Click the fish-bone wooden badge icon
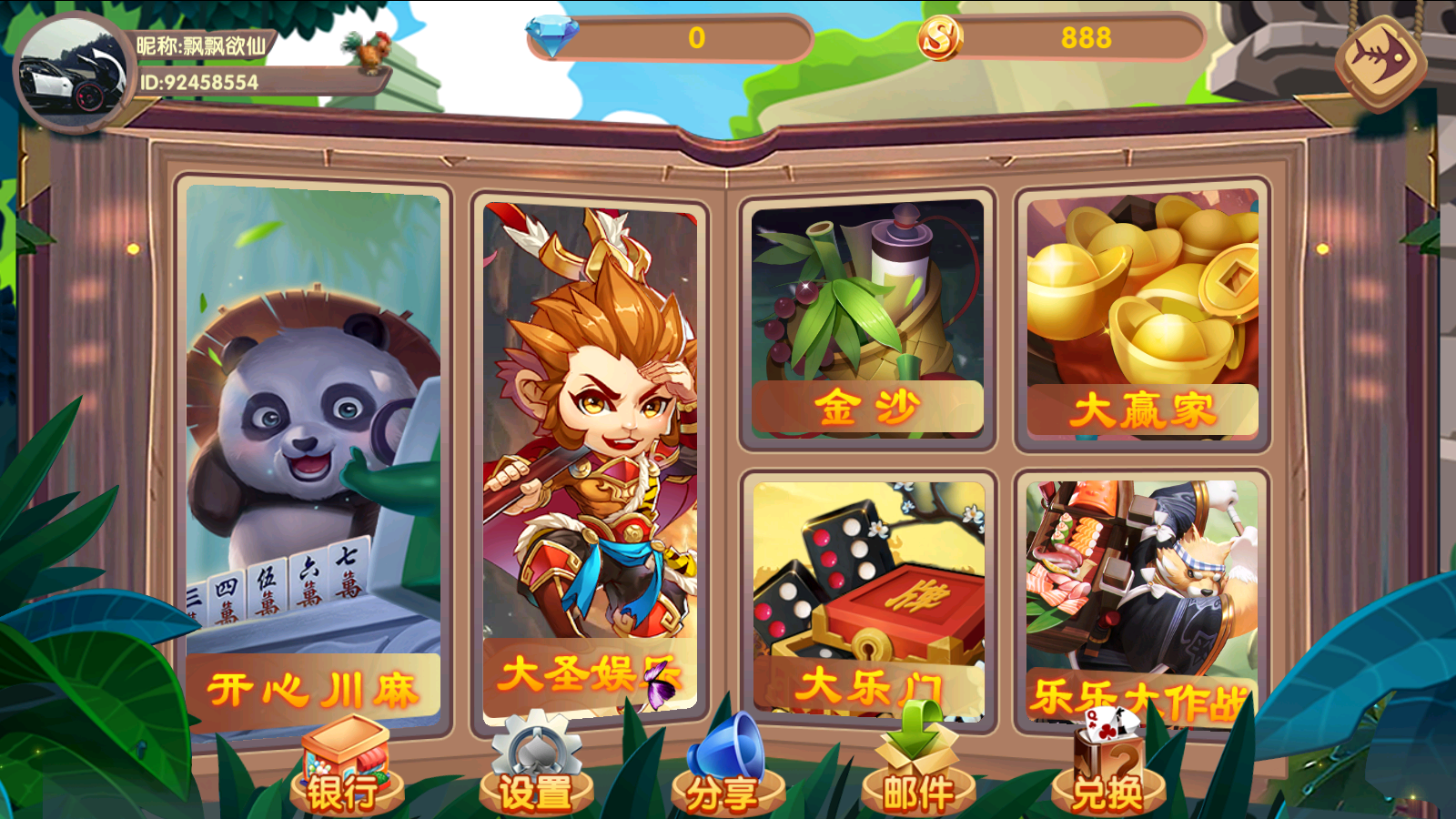This screenshot has height=819, width=1456. tap(1380, 61)
